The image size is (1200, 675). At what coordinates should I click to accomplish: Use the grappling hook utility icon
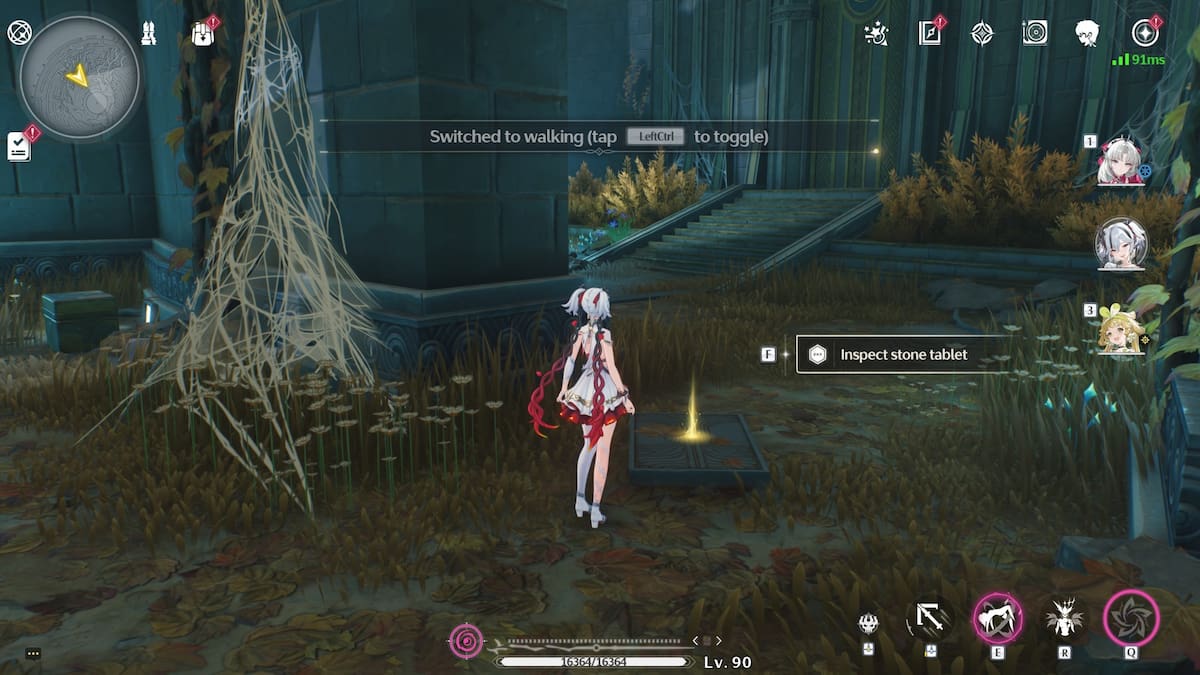(x=930, y=620)
